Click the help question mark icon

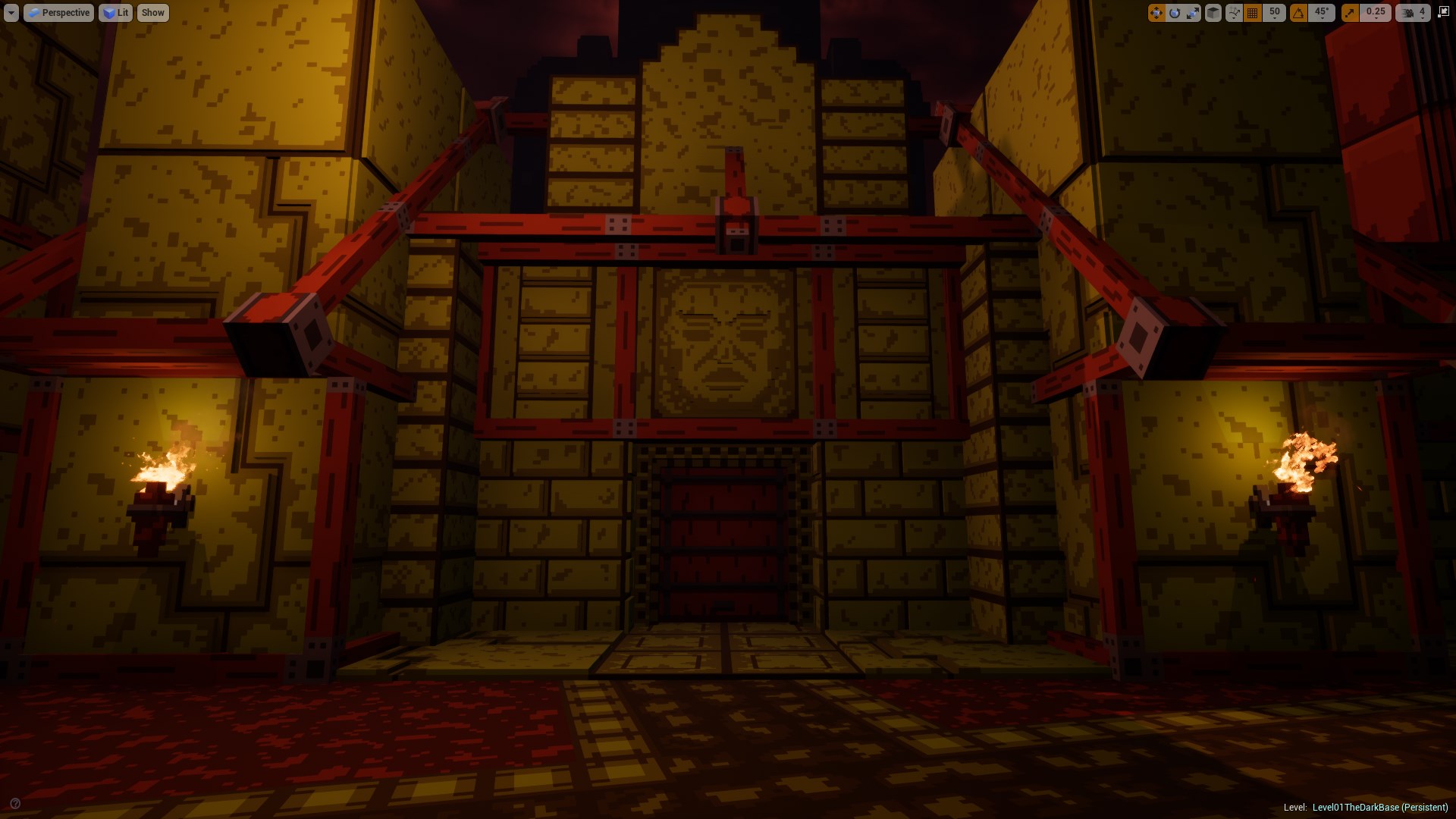click(x=15, y=804)
